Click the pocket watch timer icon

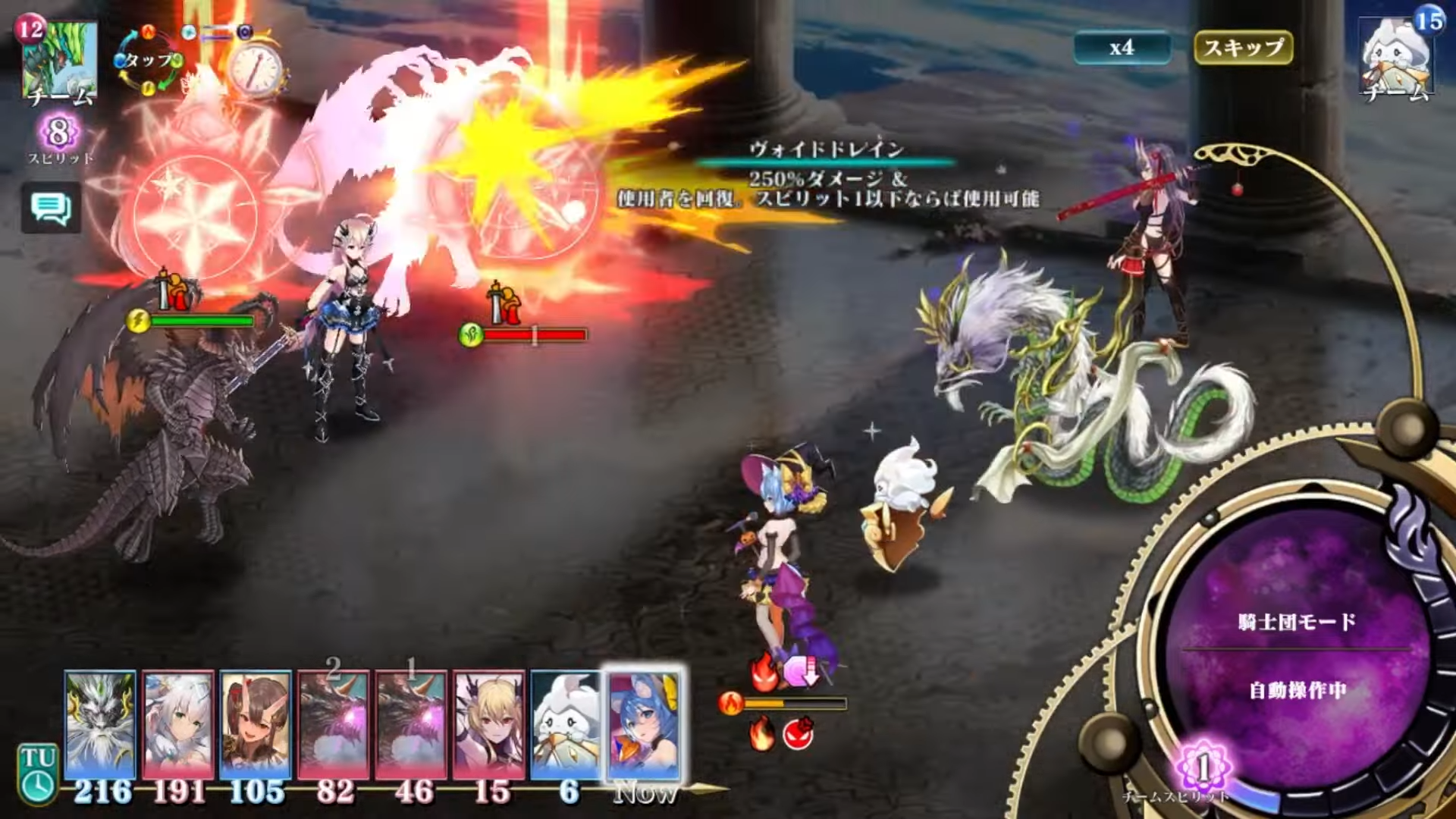click(256, 70)
